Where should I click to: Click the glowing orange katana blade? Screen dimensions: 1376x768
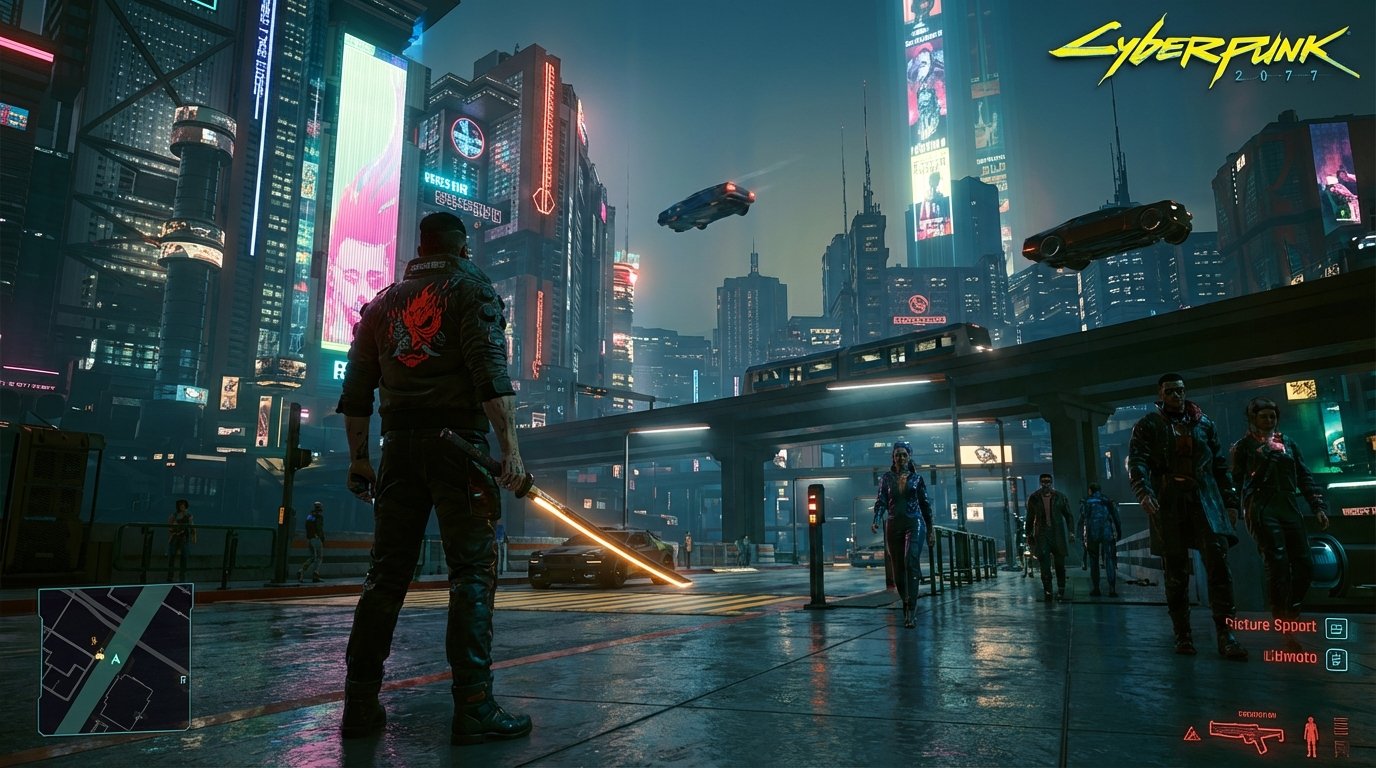coord(600,535)
